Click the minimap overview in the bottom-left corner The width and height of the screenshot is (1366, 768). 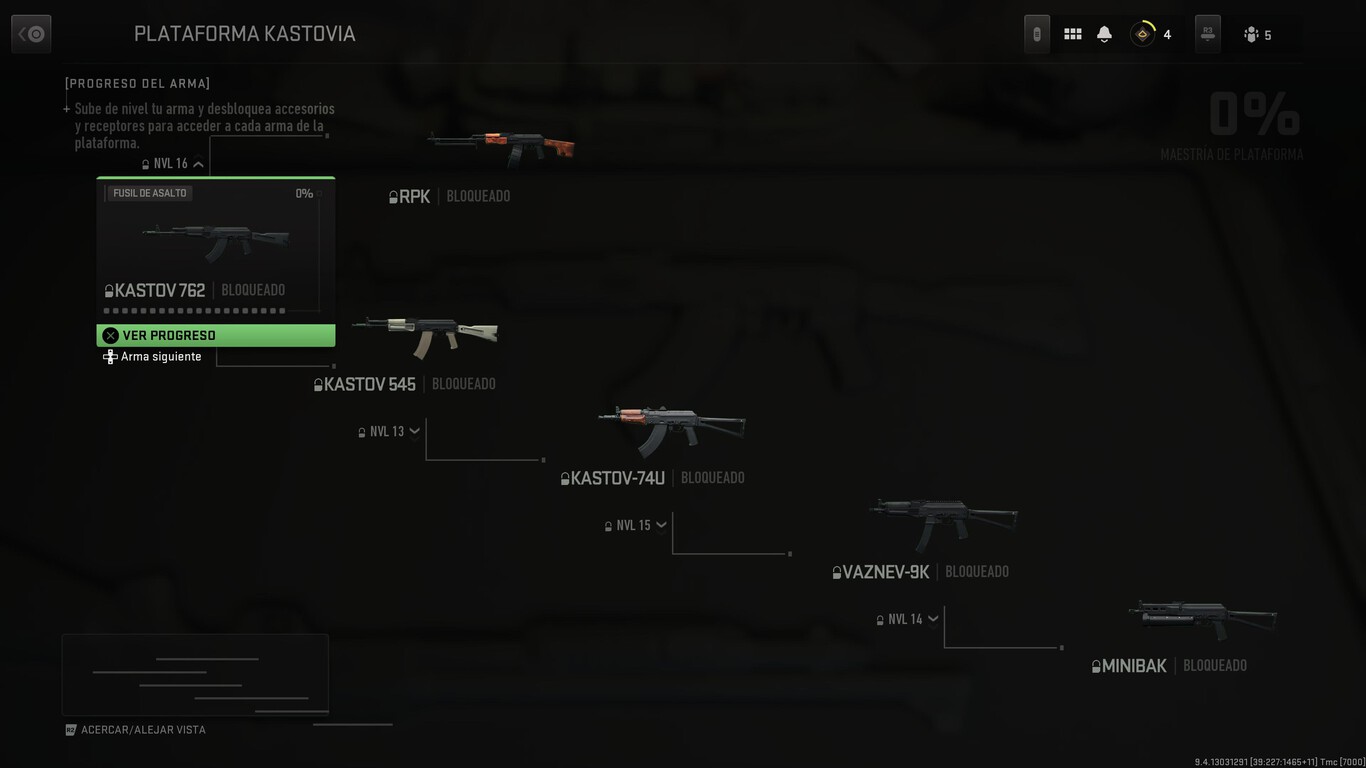(195, 673)
